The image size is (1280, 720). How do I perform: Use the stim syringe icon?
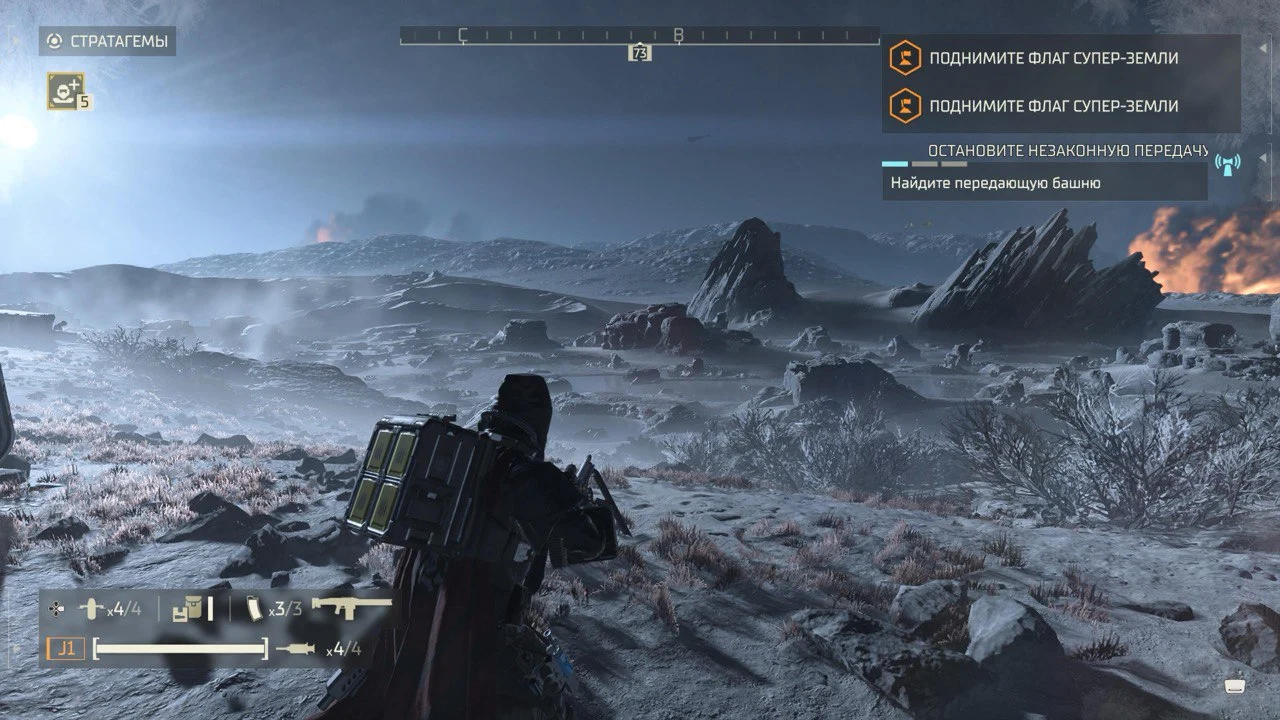295,649
